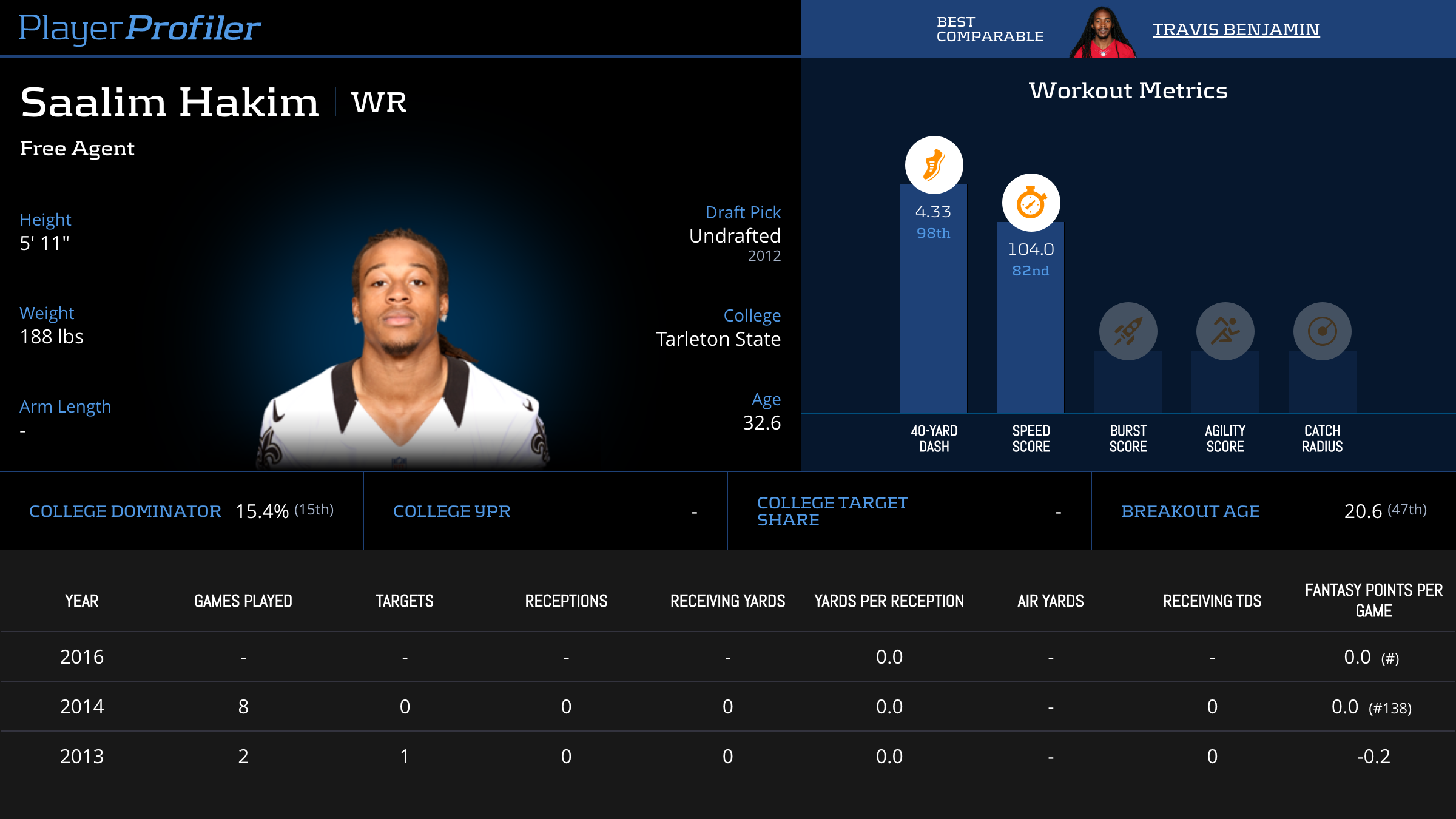Viewport: 1456px width, 819px height.
Task: Select the Speed Score stopwatch icon
Action: [x=1031, y=203]
